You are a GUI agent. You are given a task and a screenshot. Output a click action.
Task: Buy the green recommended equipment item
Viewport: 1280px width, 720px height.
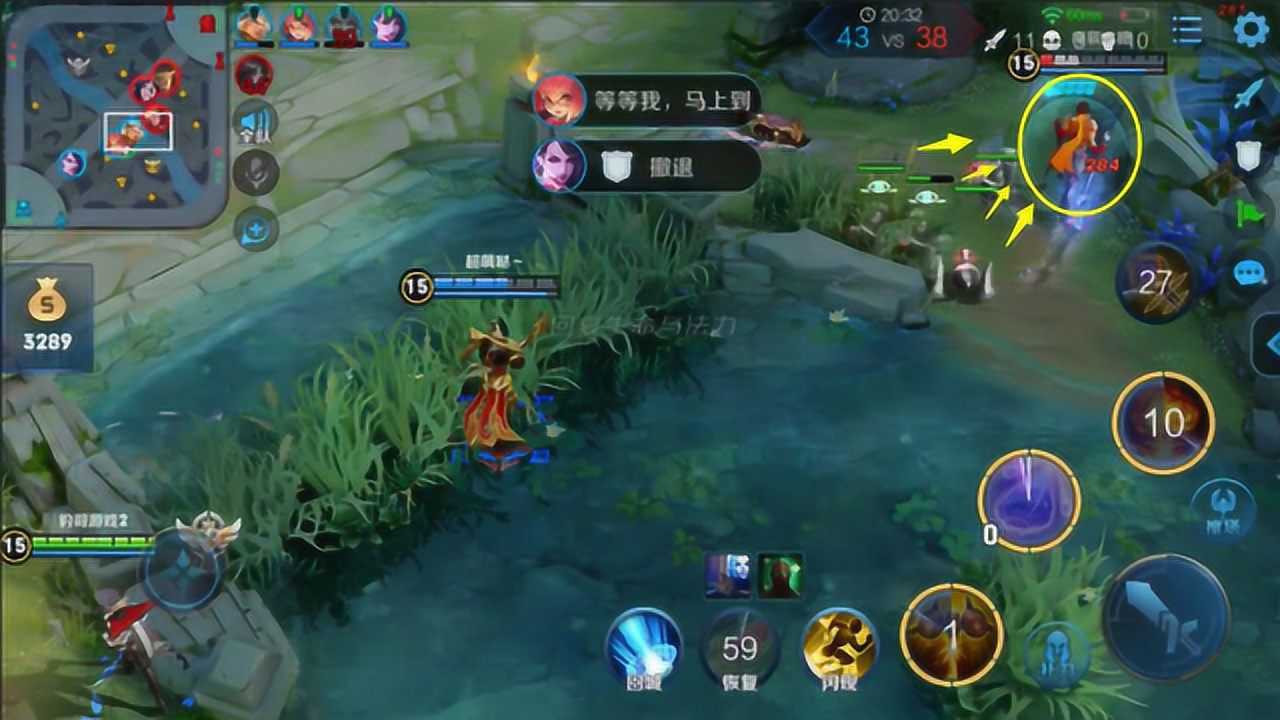[779, 576]
